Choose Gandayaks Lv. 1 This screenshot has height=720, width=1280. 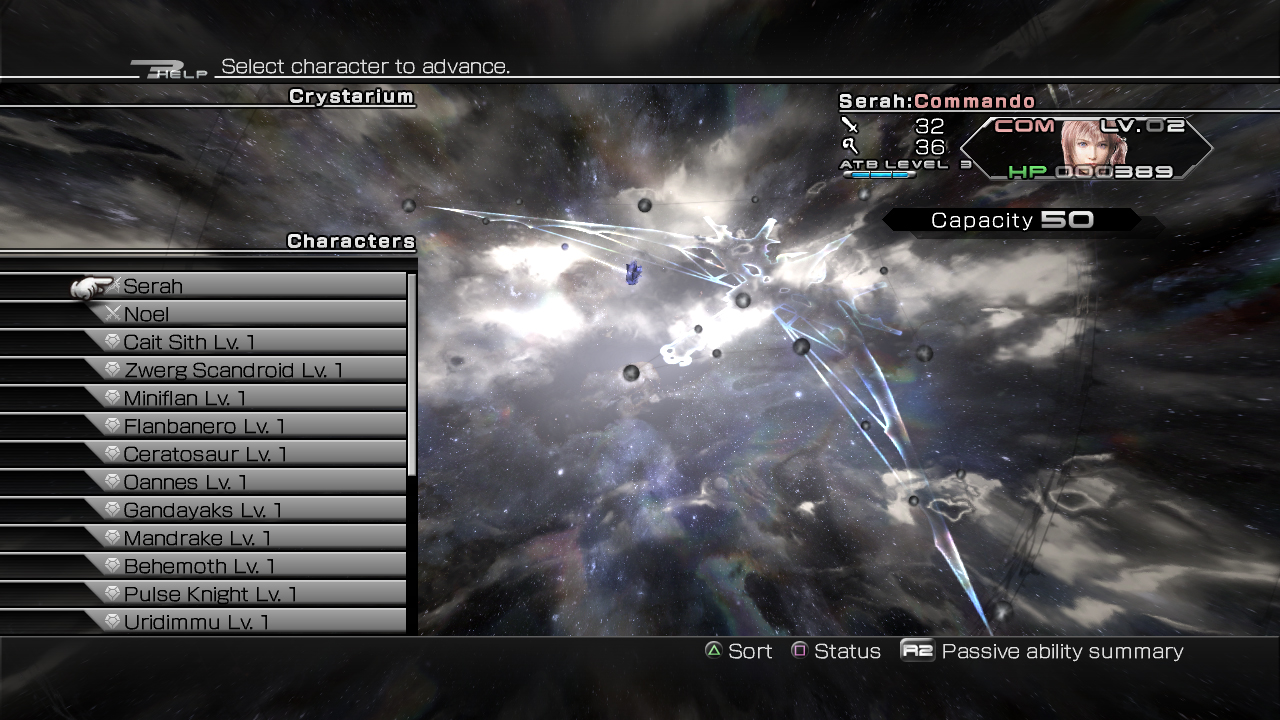click(240, 510)
